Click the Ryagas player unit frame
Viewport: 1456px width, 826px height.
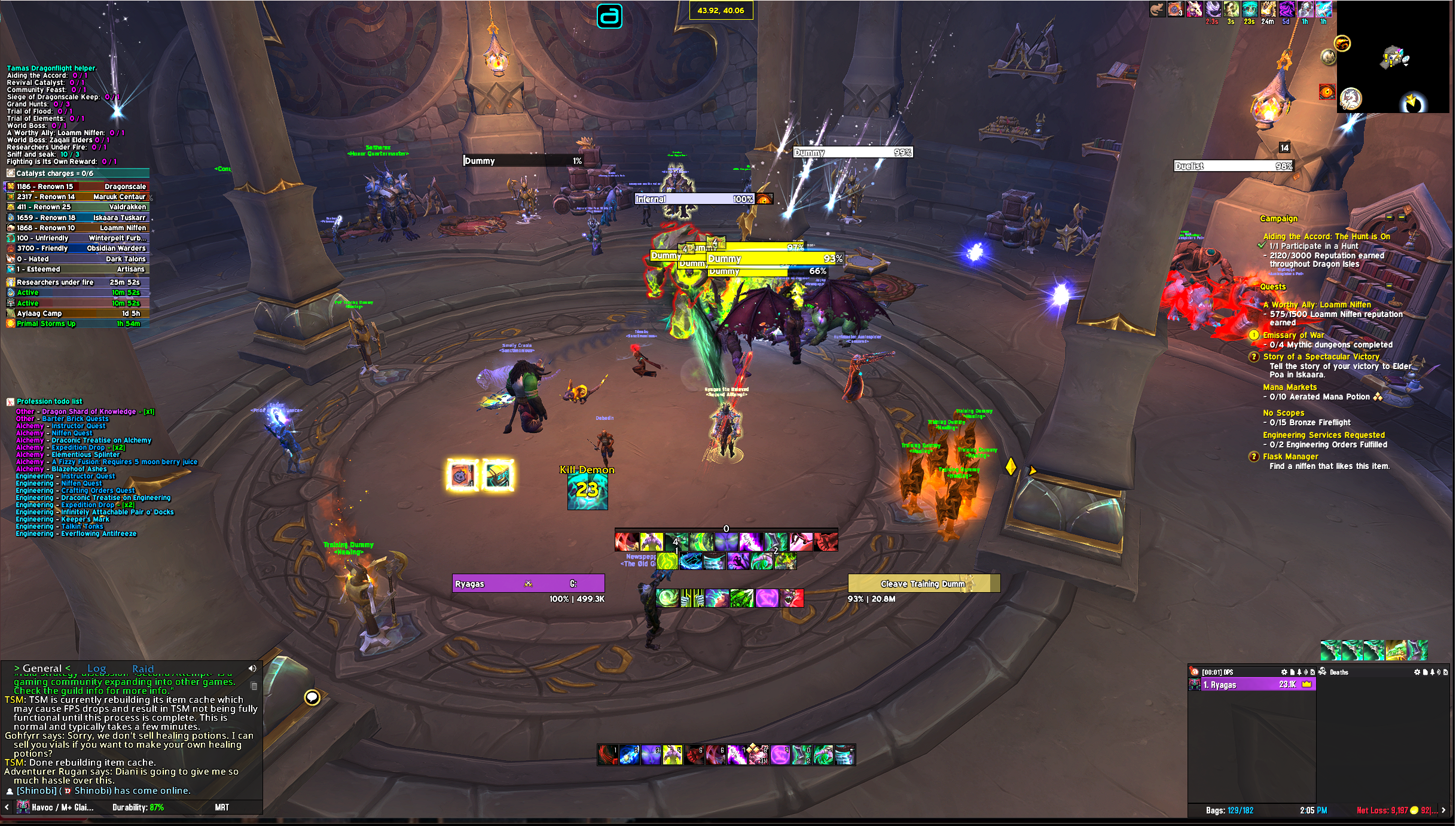click(529, 584)
